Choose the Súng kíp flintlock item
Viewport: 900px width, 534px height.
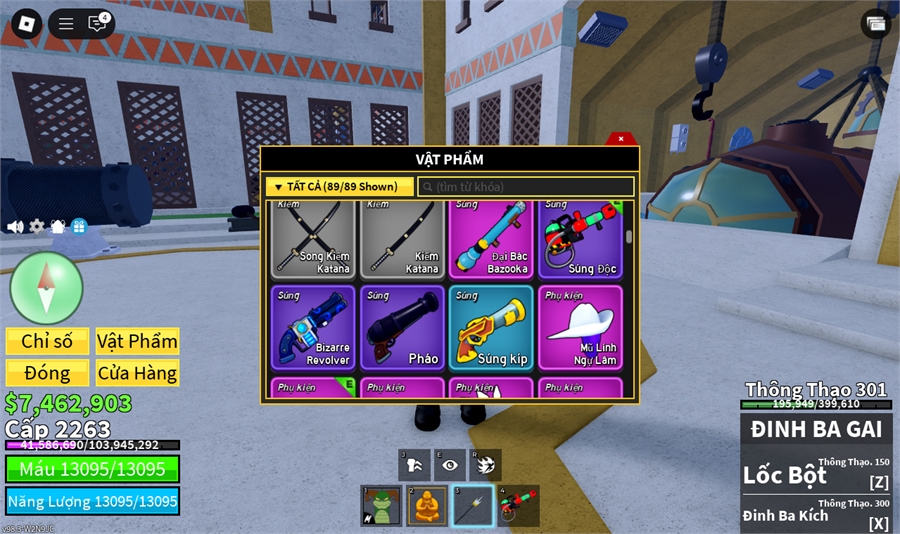click(x=491, y=327)
